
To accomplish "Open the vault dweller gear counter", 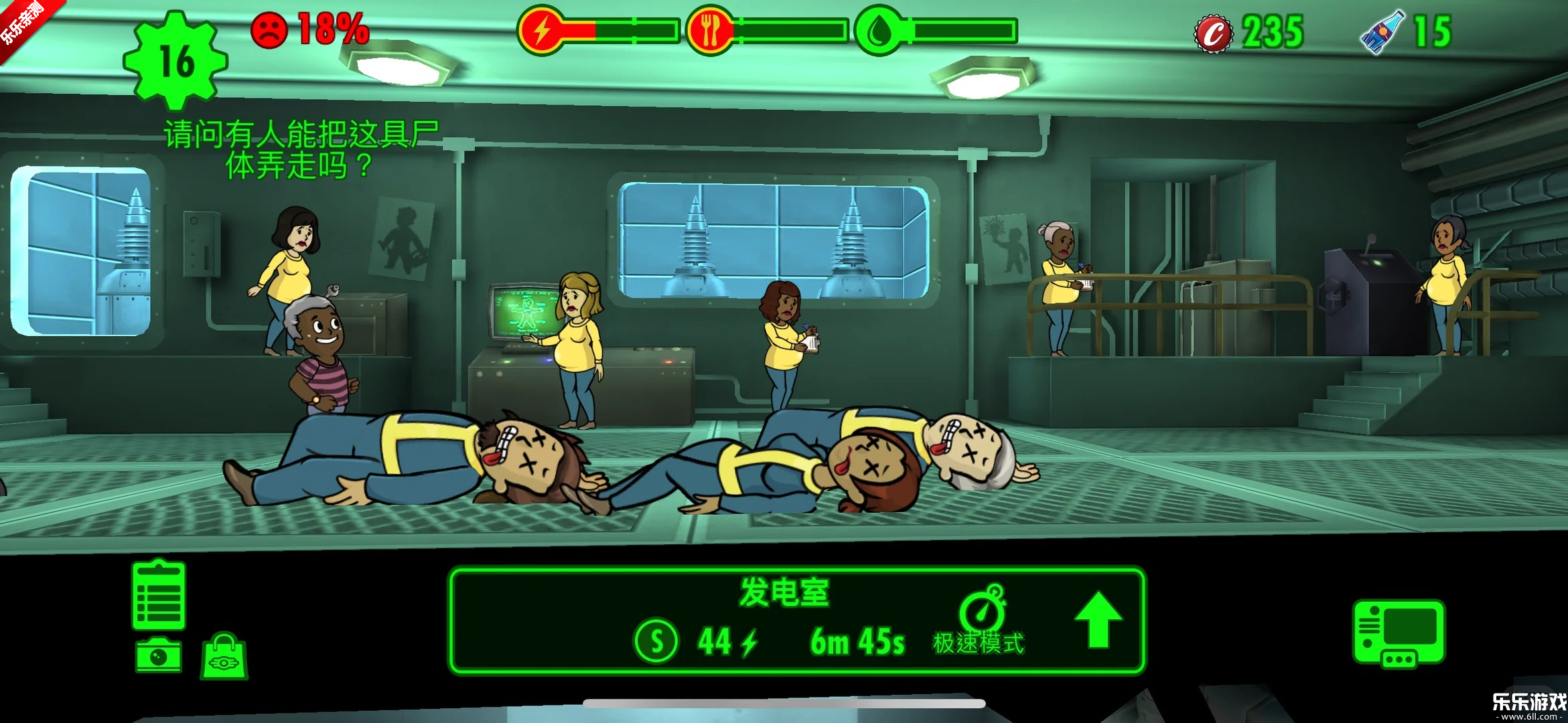I will click(176, 62).
